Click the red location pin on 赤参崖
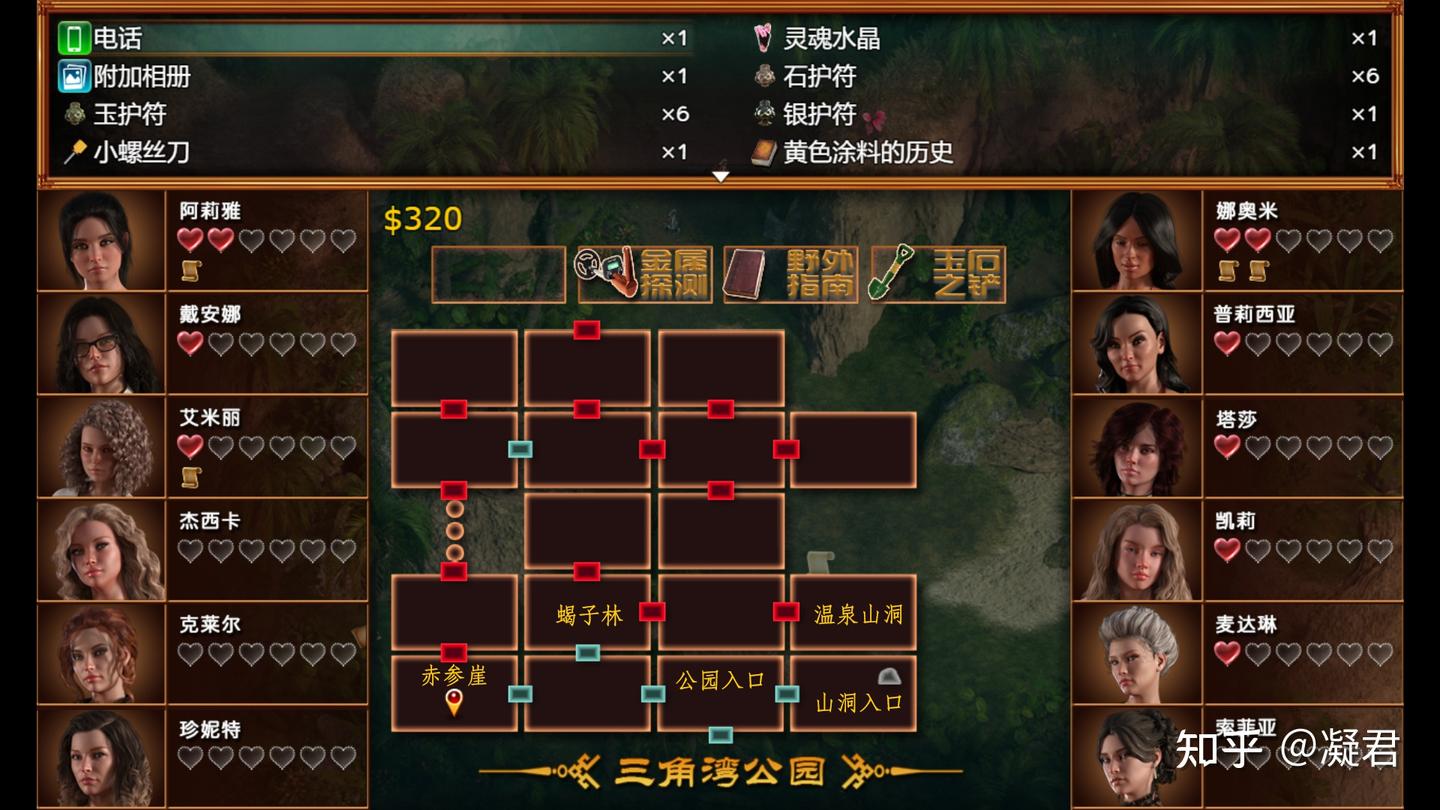The height and width of the screenshot is (810, 1440). pyautogui.click(x=455, y=703)
